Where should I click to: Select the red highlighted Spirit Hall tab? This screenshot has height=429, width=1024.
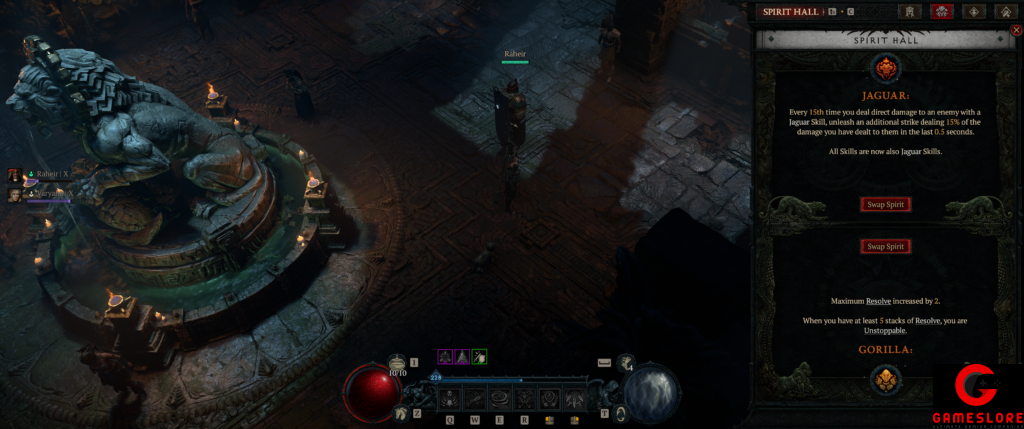[941, 12]
